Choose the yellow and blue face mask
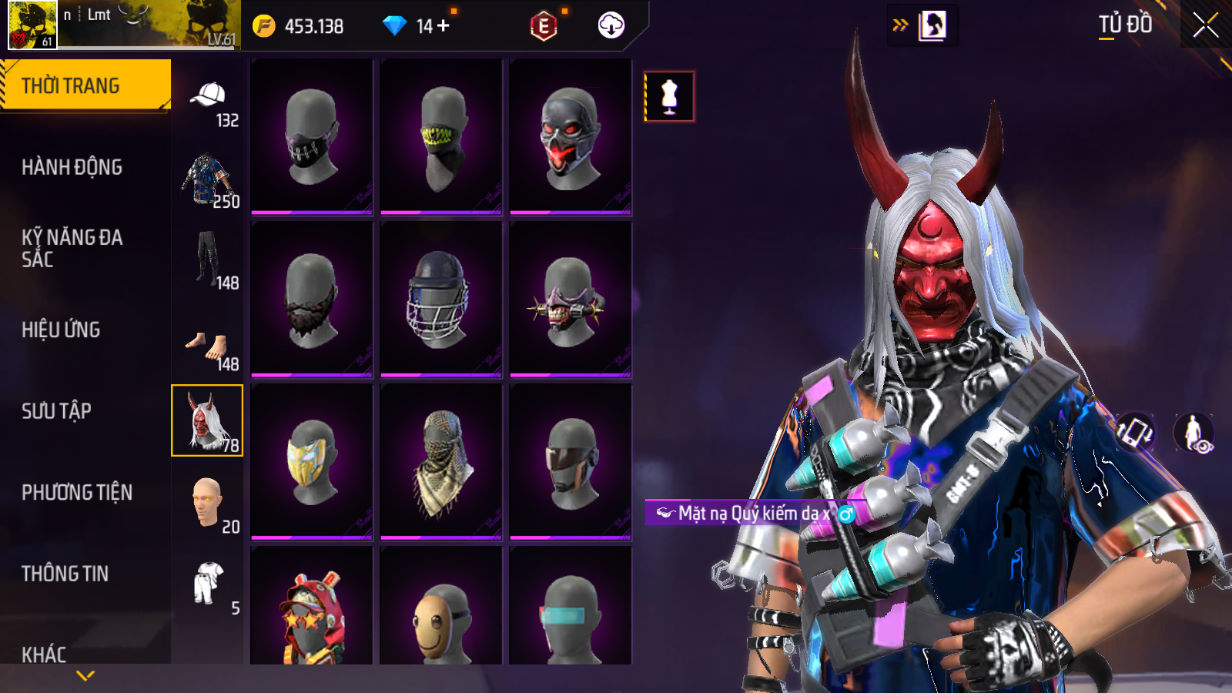This screenshot has width=1232, height=693. 311,460
